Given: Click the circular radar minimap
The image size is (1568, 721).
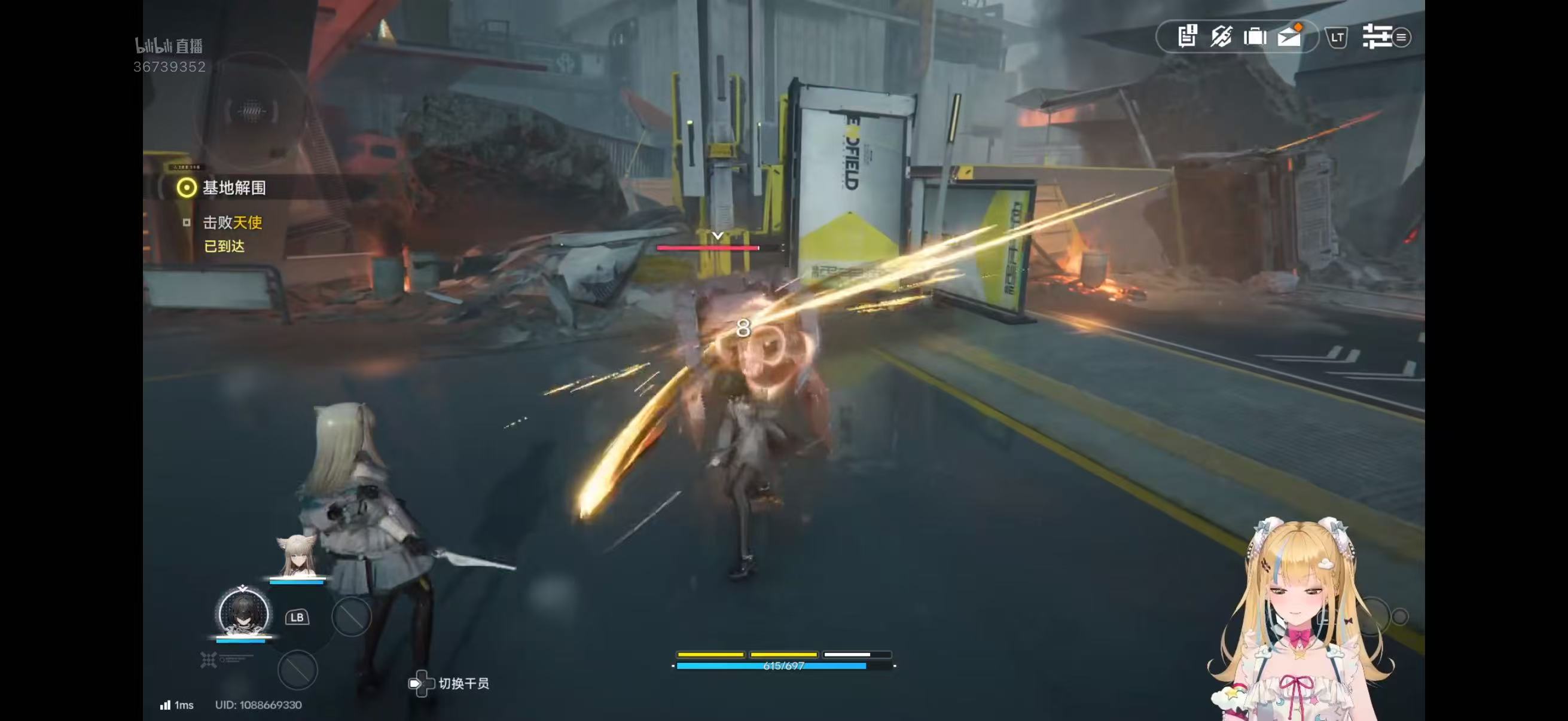Looking at the screenshot, I should pyautogui.click(x=252, y=111).
